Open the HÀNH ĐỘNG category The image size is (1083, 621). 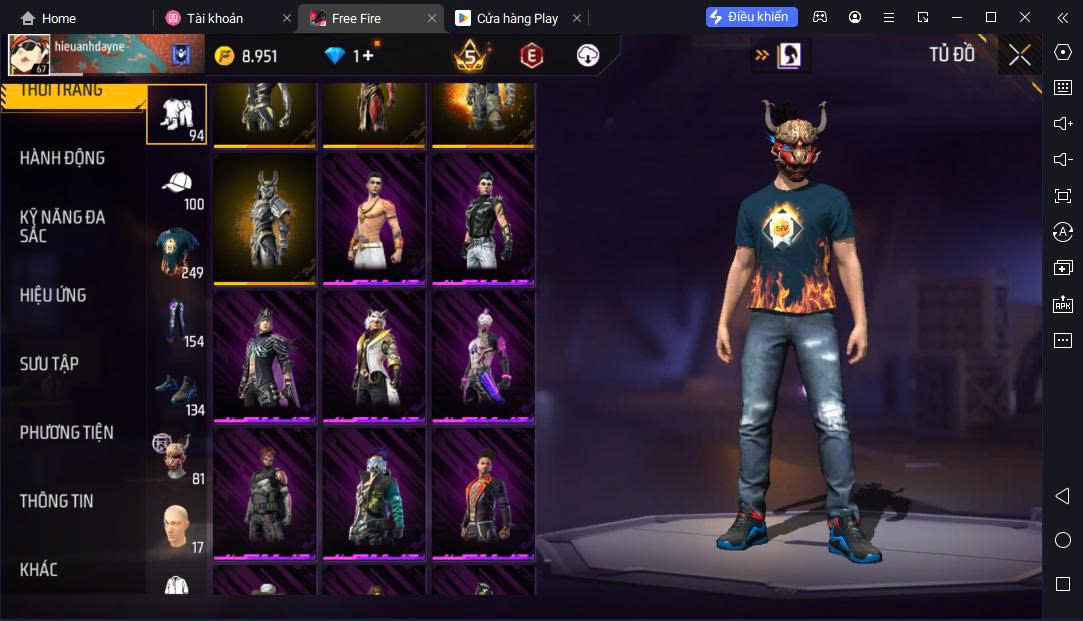click(62, 158)
